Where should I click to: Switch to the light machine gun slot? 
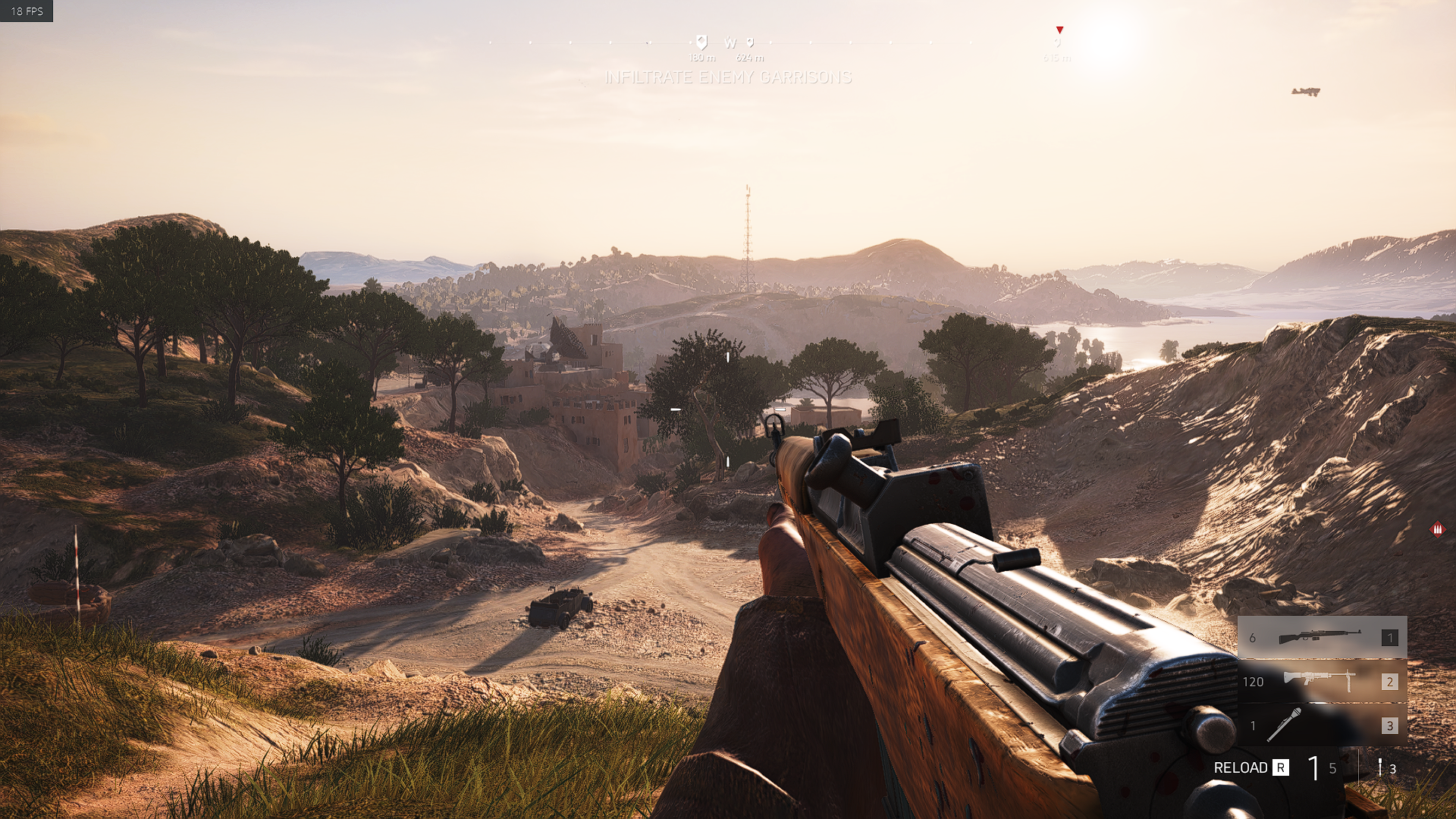tap(1321, 681)
